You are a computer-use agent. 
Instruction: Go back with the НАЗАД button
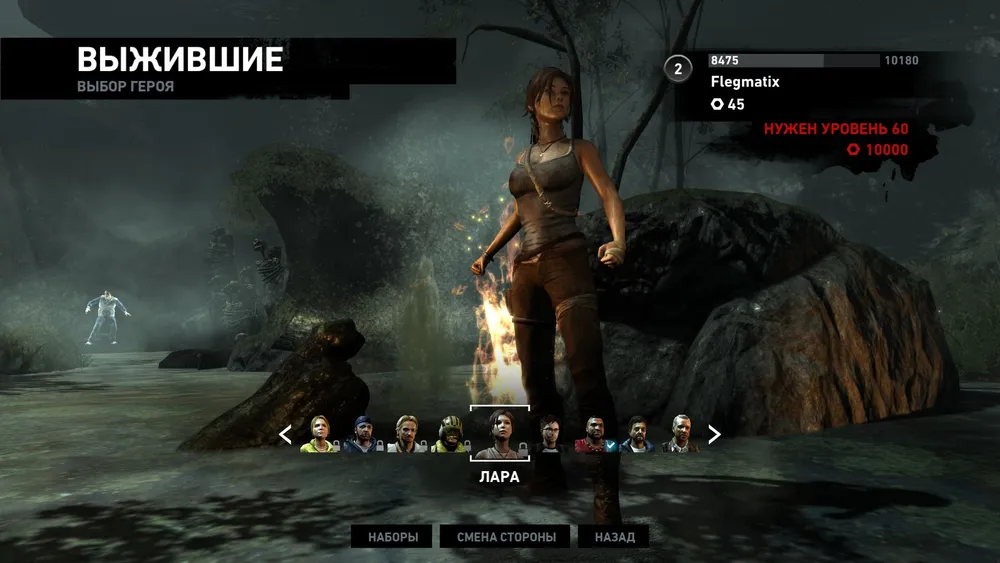tap(614, 537)
